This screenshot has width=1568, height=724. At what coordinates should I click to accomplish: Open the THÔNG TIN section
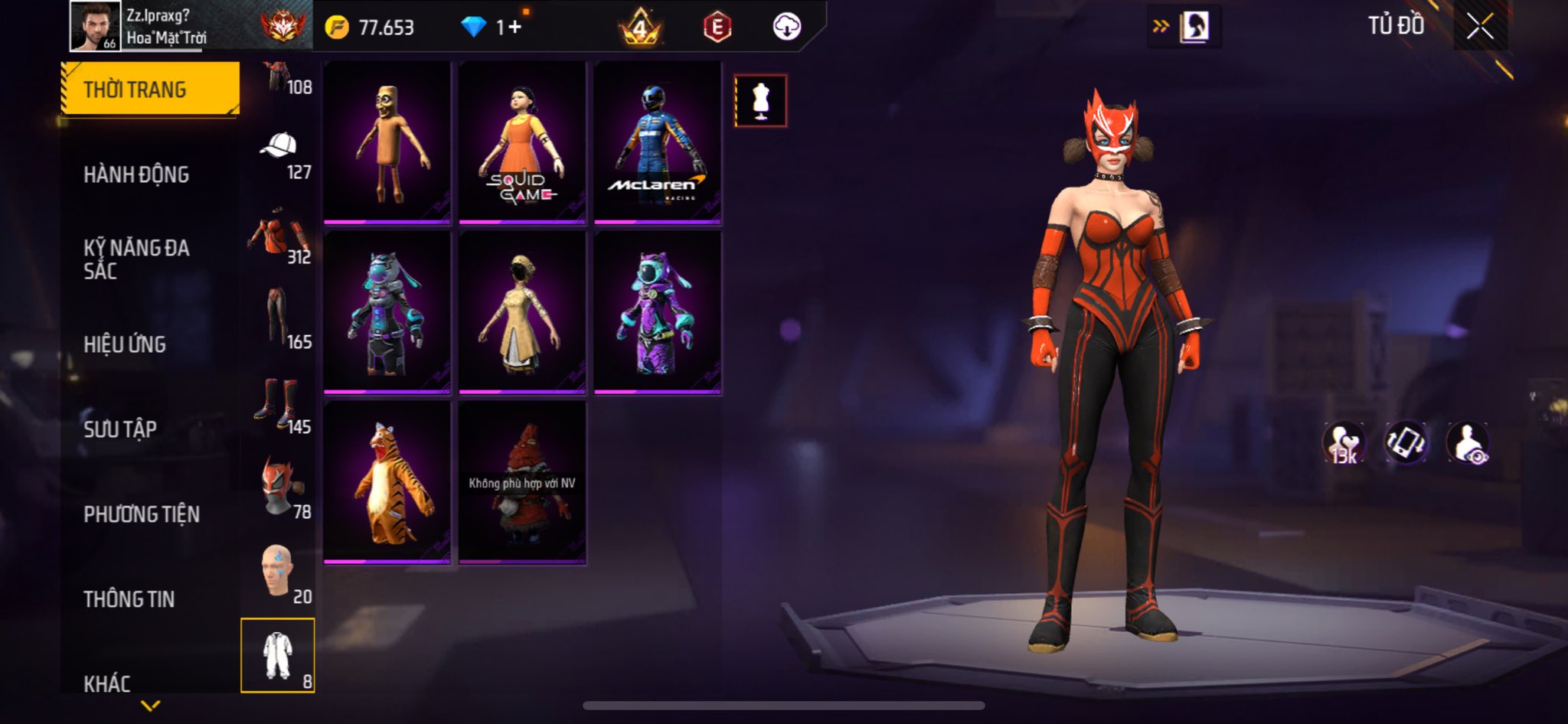coord(129,599)
